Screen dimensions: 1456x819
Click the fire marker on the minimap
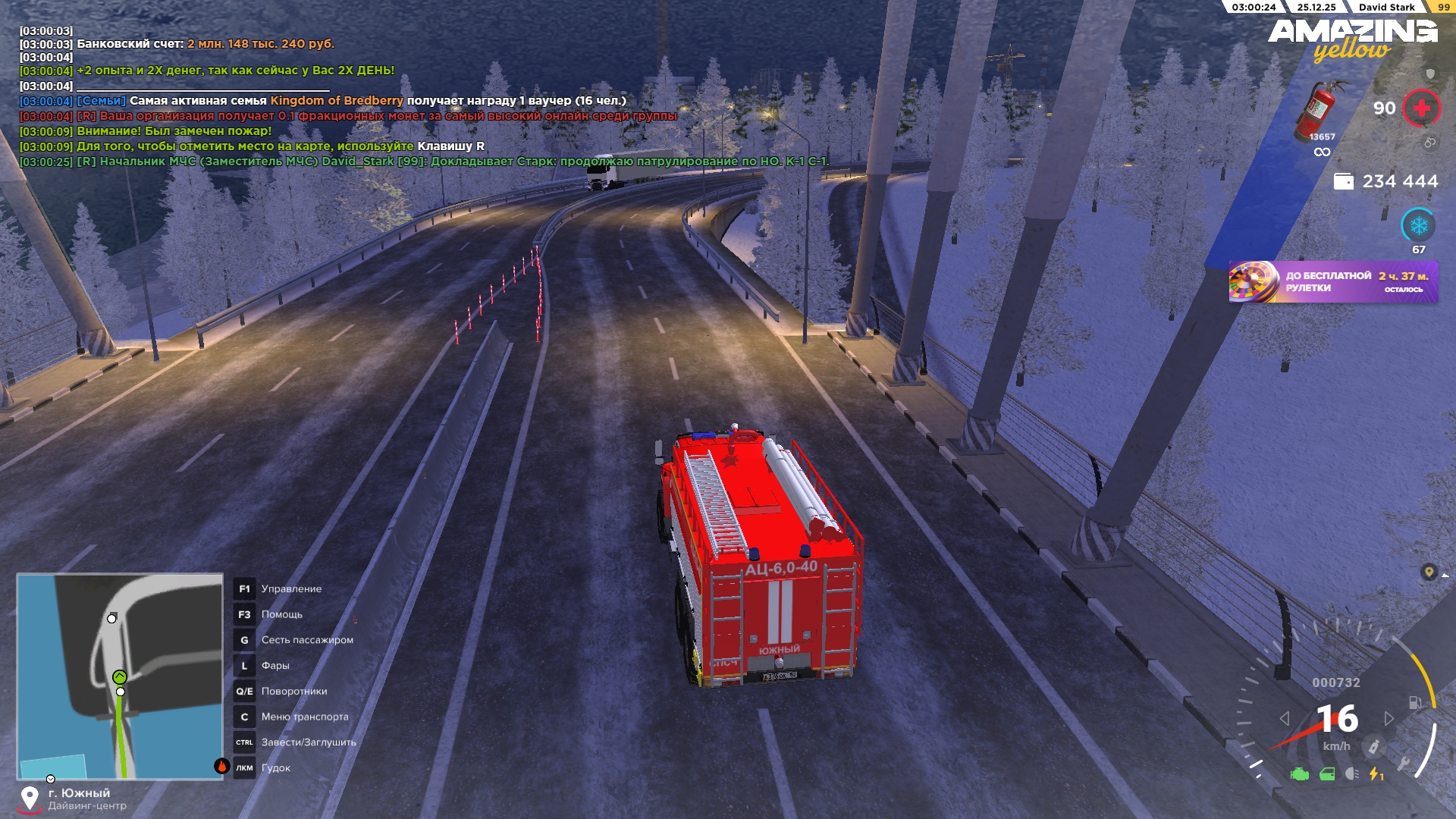pos(221,766)
